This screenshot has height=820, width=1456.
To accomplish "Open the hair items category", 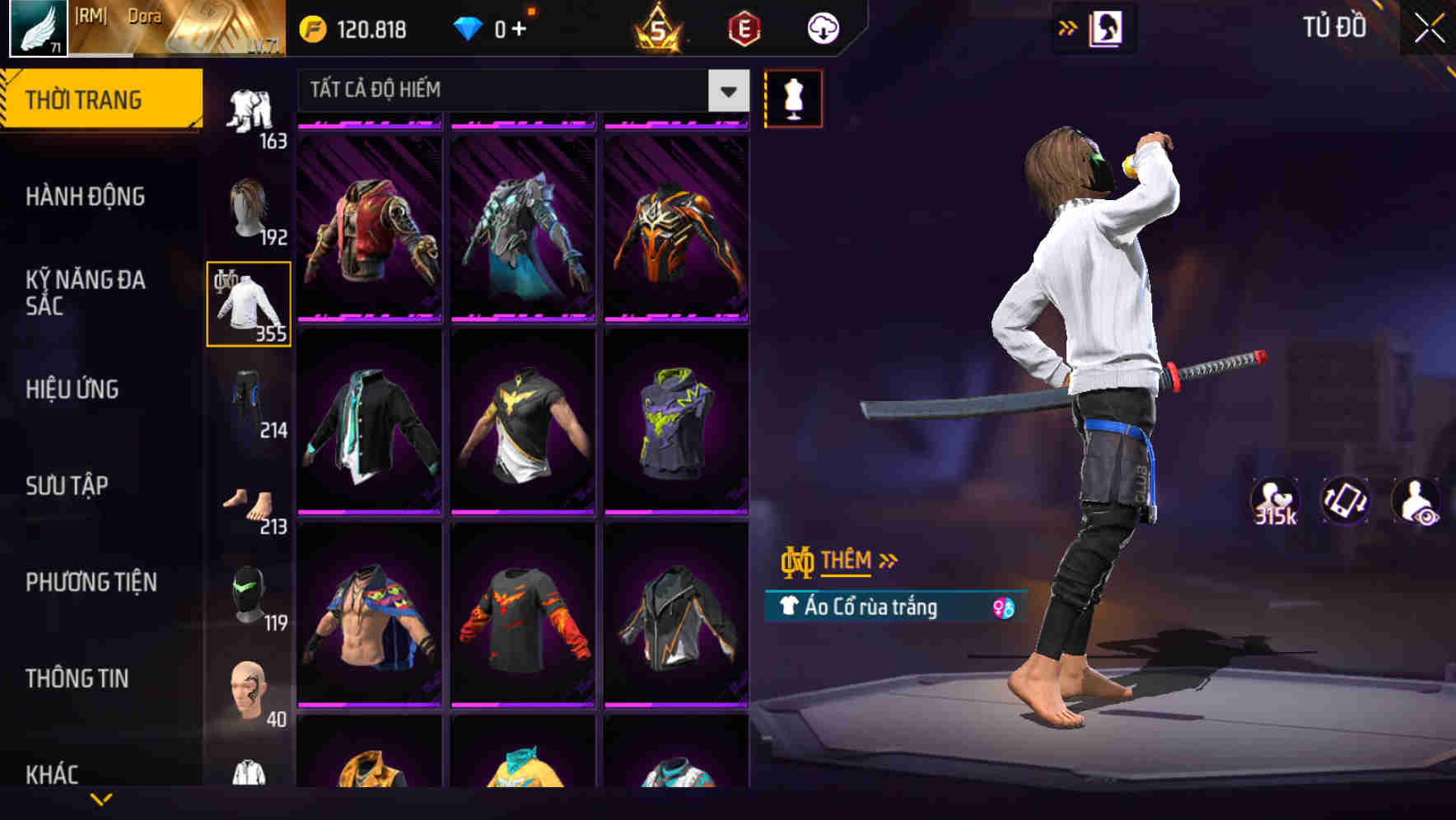I will click(x=249, y=206).
